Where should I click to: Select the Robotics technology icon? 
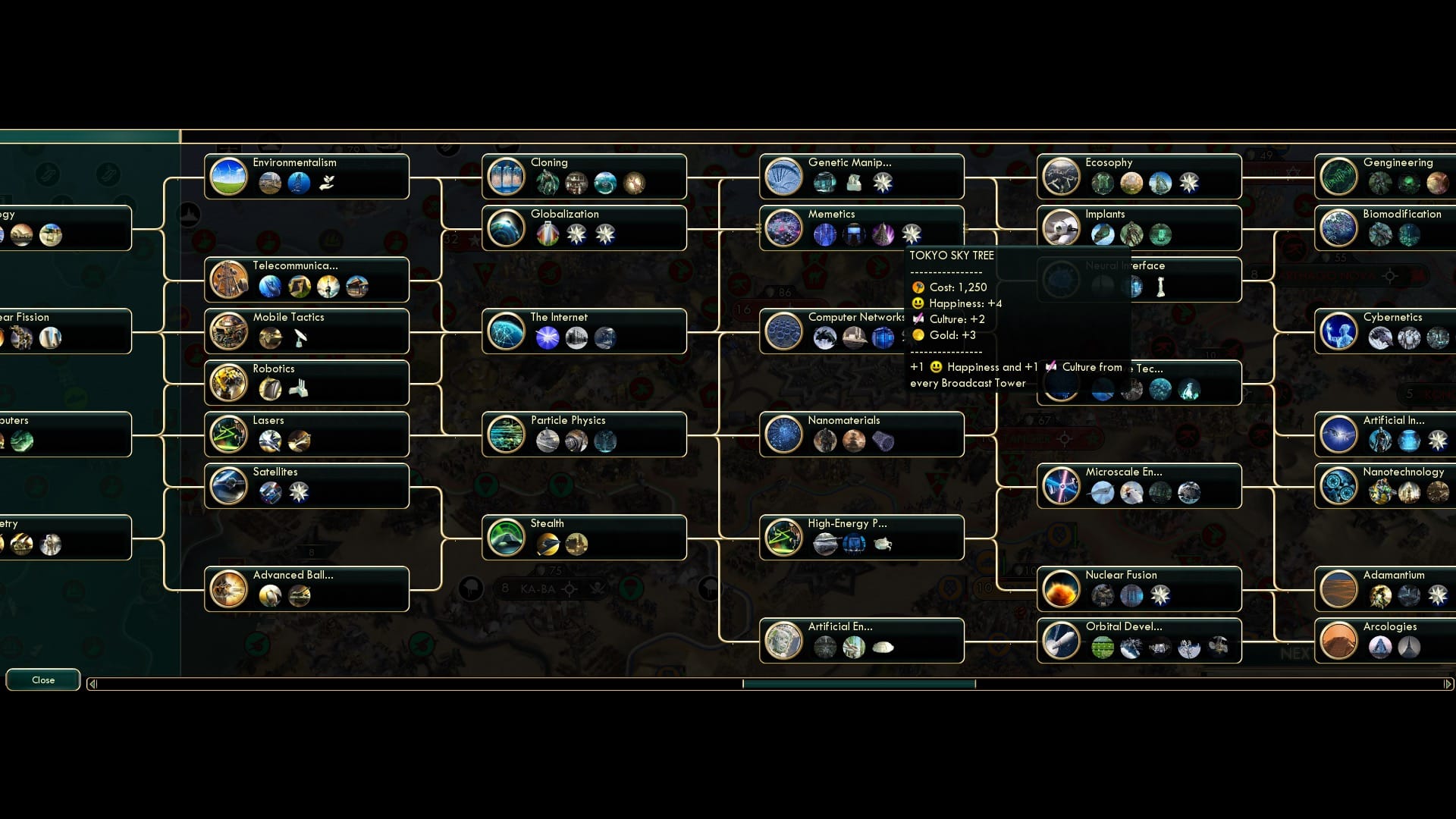tap(229, 383)
